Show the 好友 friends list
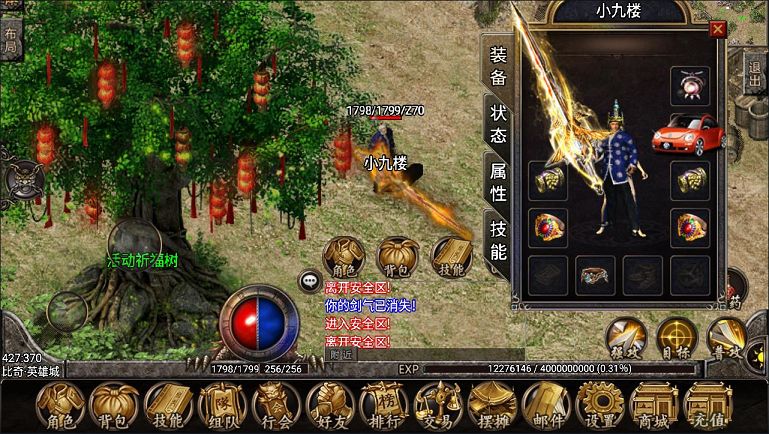This screenshot has height=434, width=769. [329, 406]
